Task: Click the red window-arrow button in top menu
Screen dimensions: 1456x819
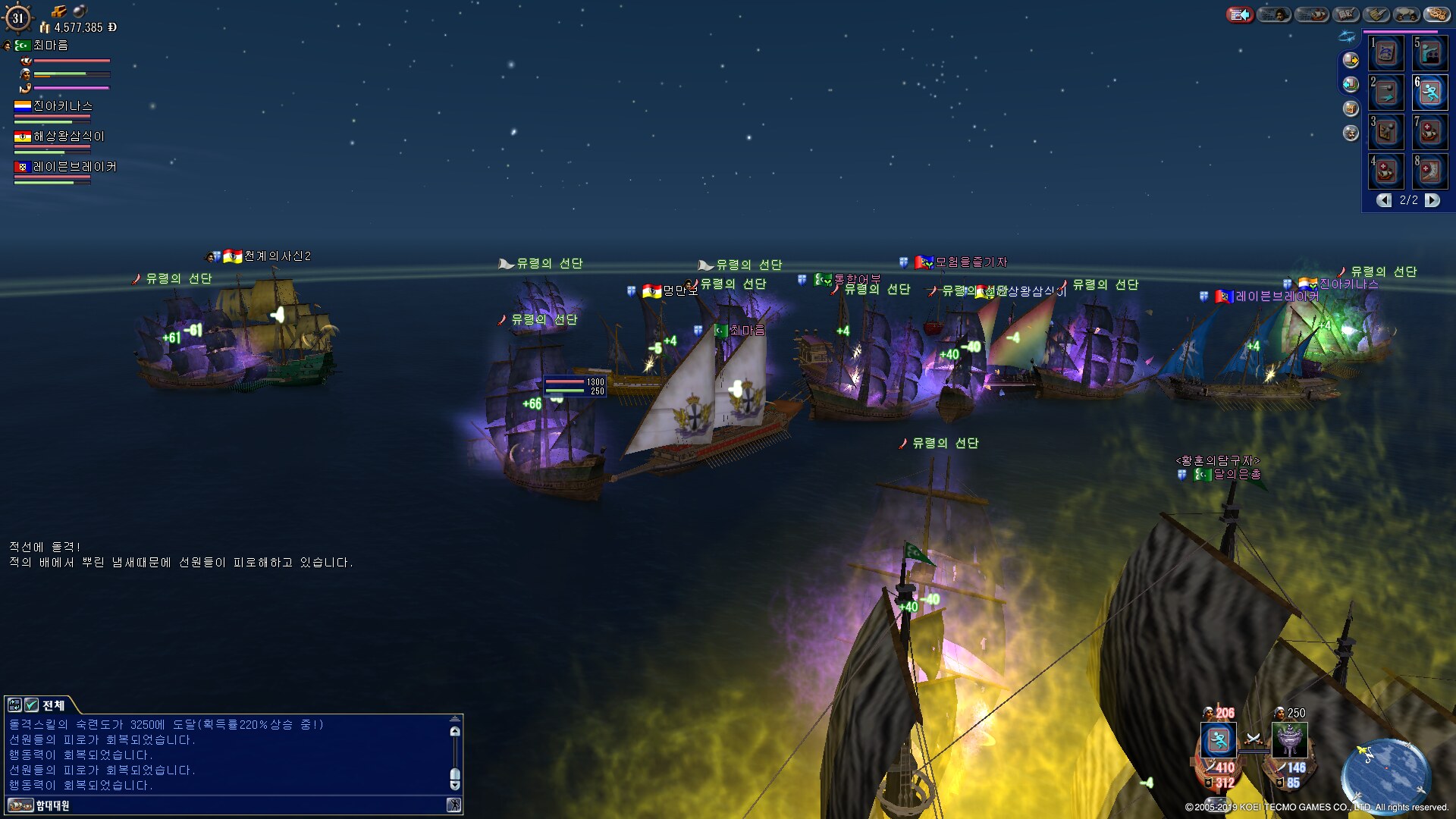Action: point(1240,14)
